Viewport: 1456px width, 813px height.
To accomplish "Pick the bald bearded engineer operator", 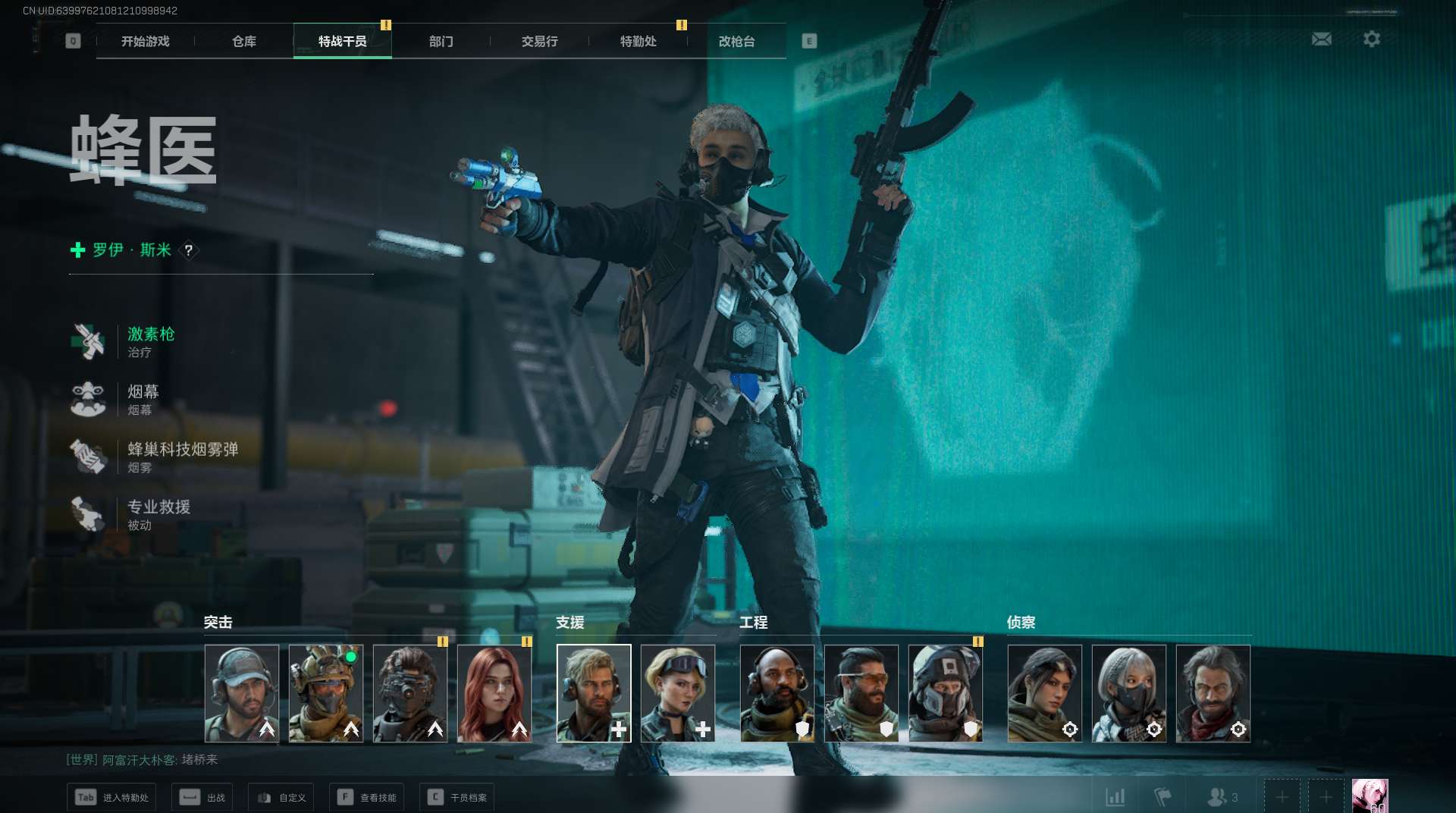I will coord(777,693).
